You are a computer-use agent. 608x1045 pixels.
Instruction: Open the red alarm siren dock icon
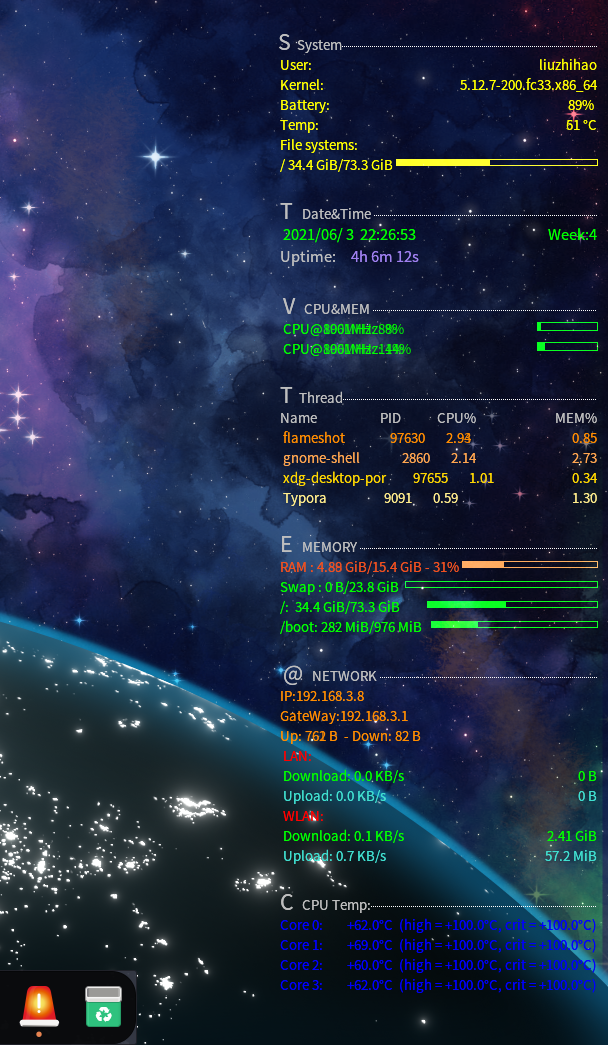pos(39,1006)
